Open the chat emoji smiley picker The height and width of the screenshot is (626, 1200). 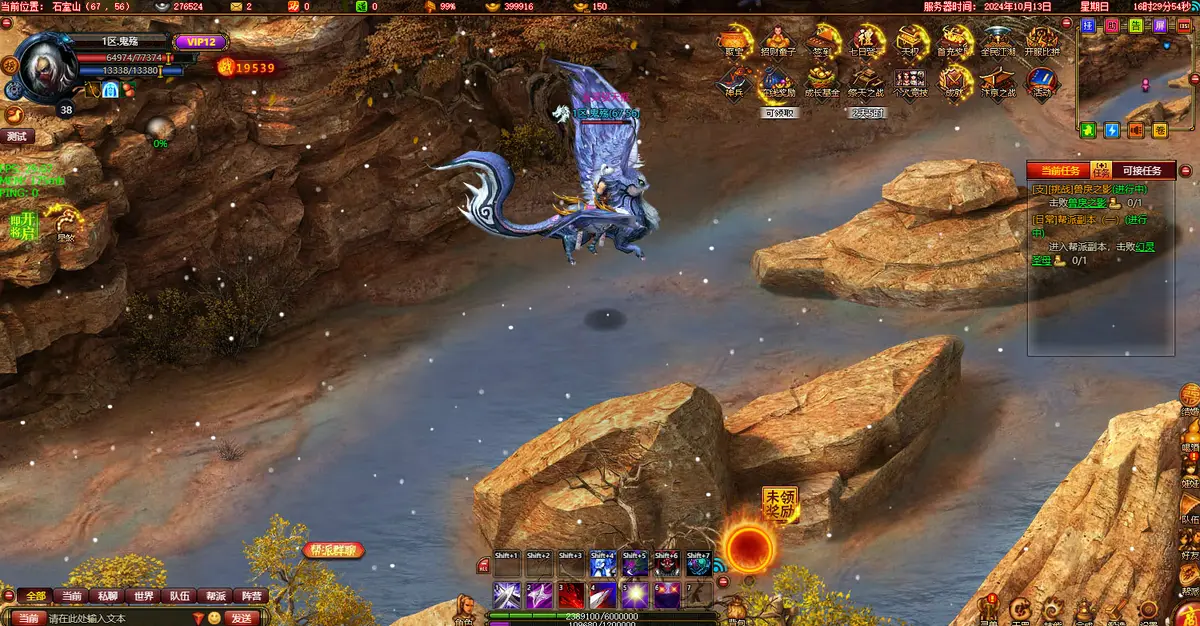(215, 618)
